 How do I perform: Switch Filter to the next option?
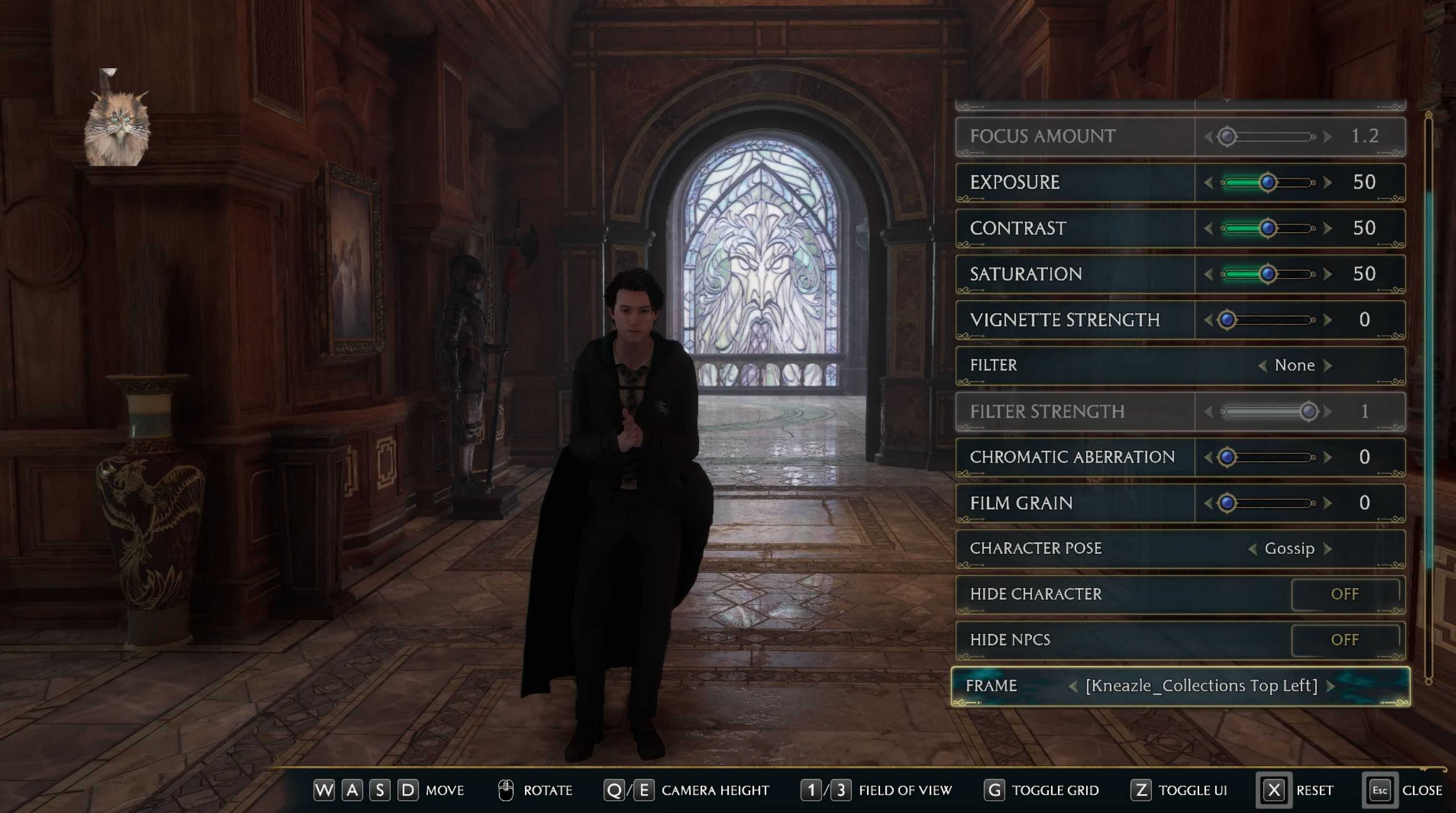coord(1328,366)
